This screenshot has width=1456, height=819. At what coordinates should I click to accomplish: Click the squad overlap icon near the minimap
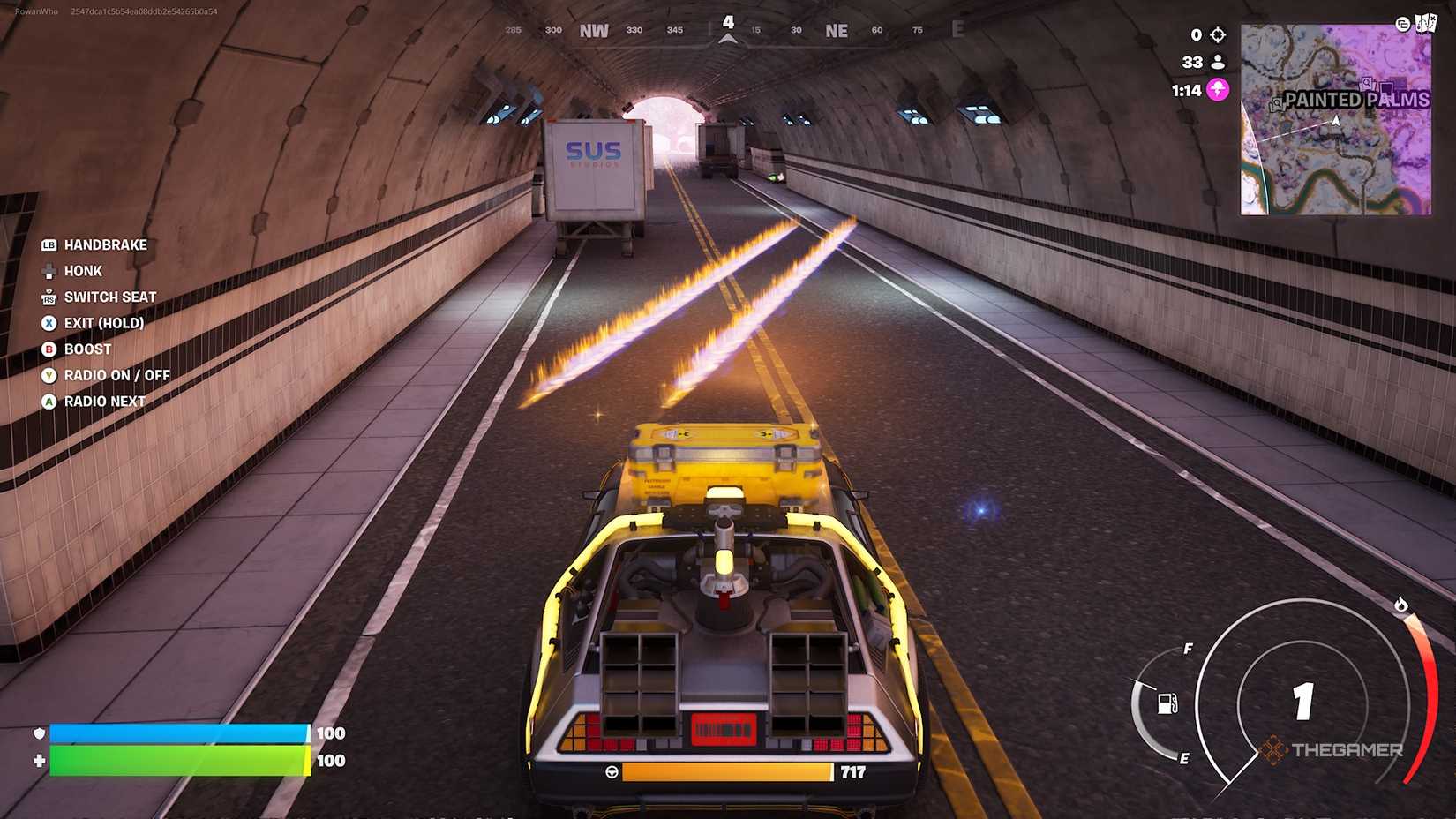tap(1403, 25)
